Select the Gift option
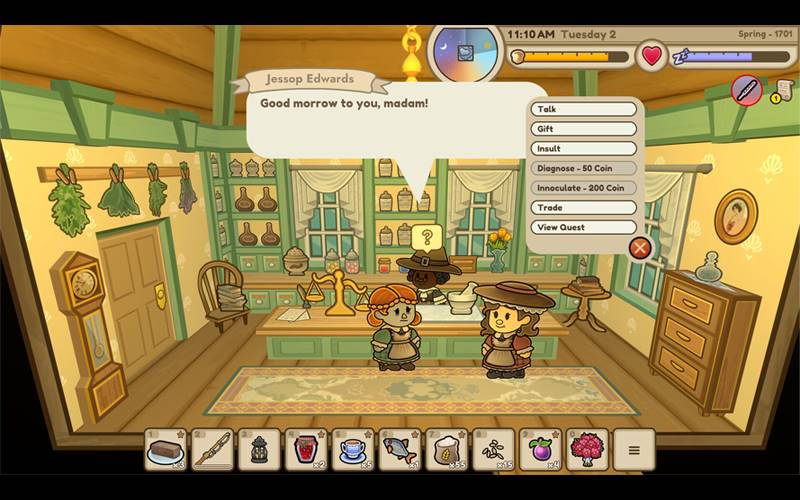The image size is (800, 500). pyautogui.click(x=584, y=129)
